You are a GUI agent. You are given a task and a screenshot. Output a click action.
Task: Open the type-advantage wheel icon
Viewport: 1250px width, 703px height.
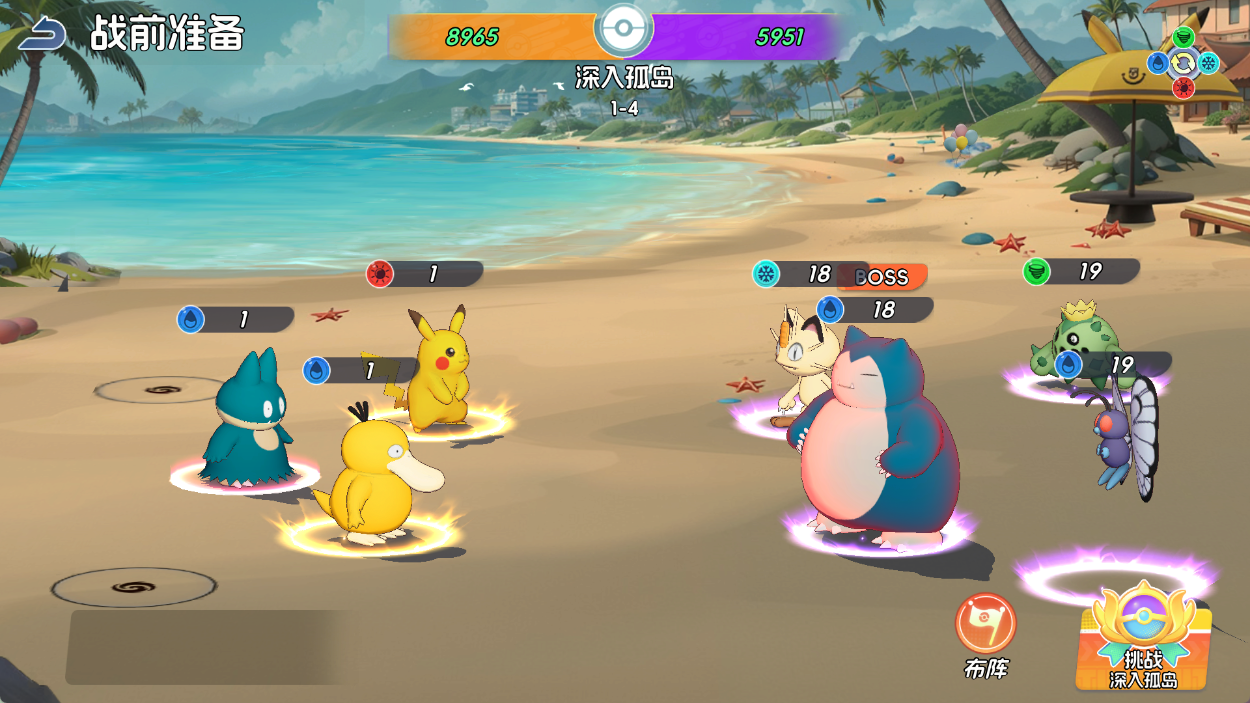[1183, 63]
